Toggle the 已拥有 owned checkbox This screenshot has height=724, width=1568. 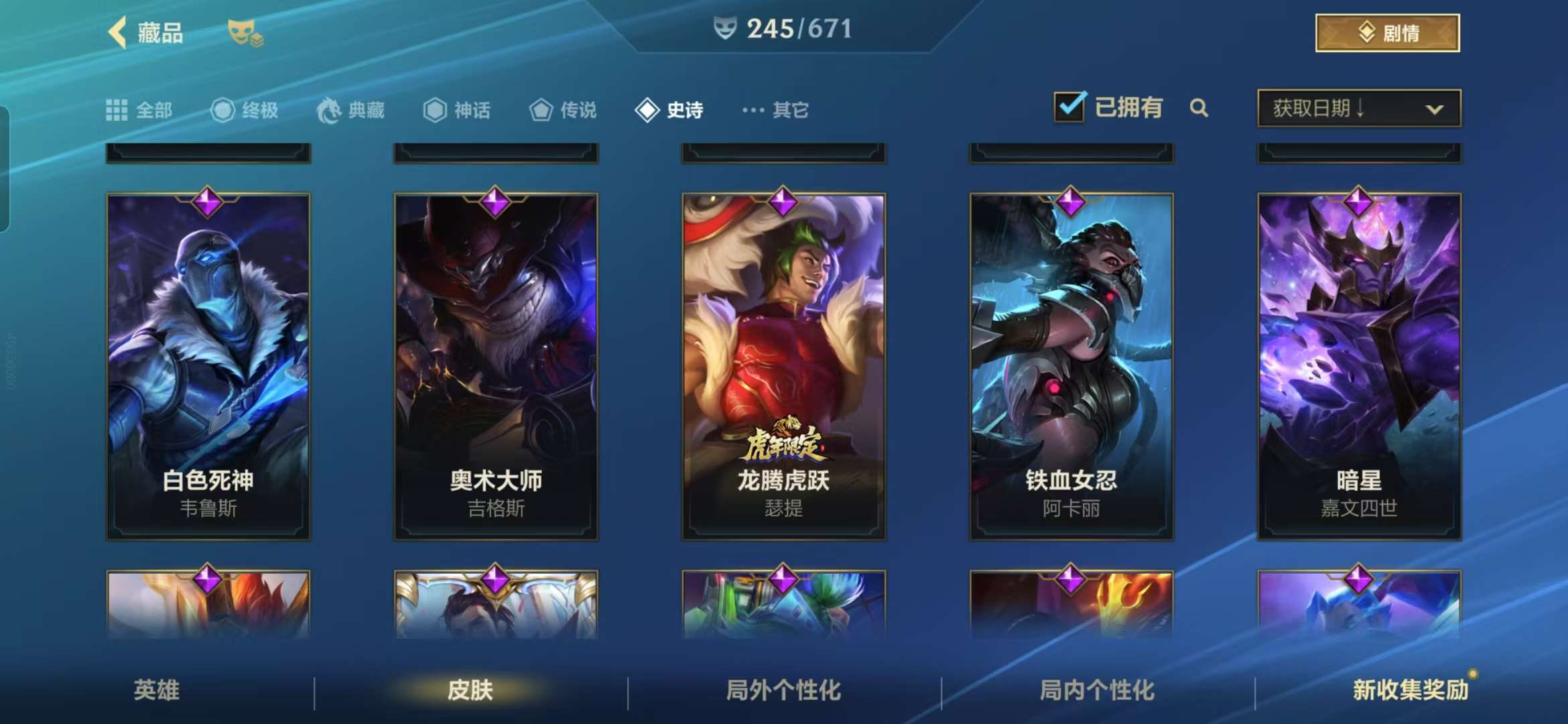coord(1069,107)
